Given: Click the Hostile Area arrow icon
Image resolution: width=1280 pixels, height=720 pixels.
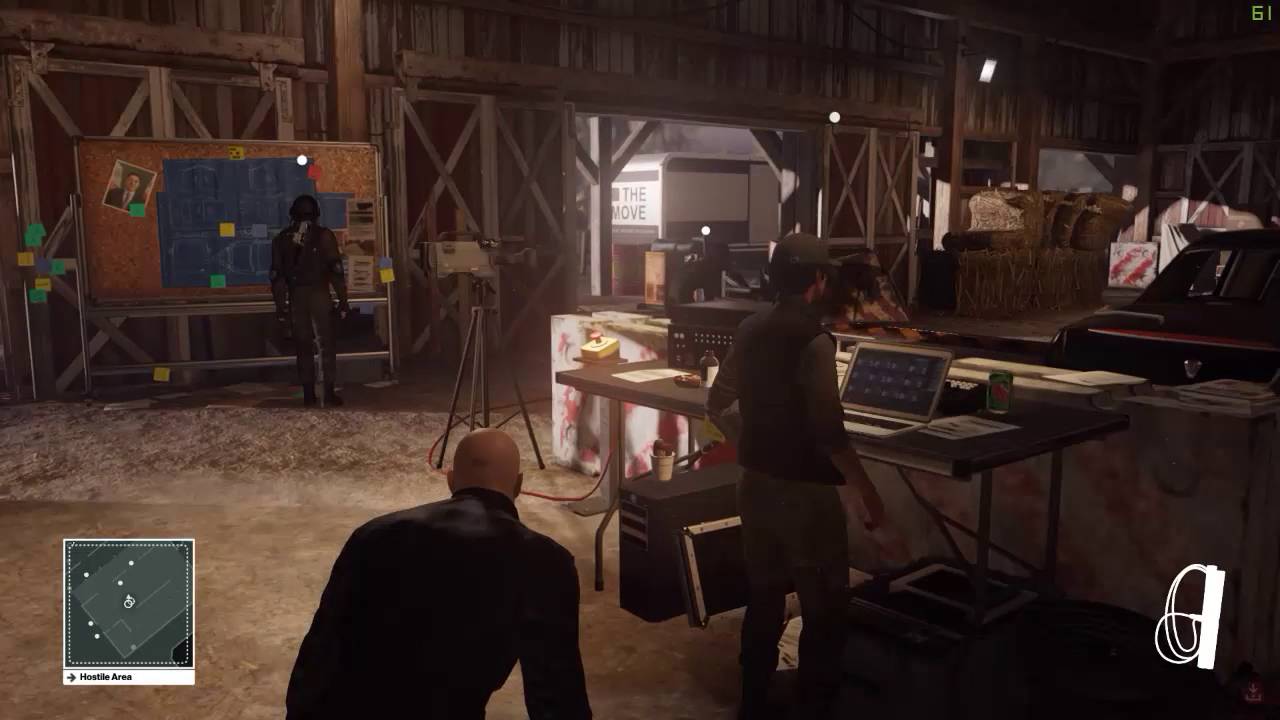Looking at the screenshot, I should click(71, 677).
